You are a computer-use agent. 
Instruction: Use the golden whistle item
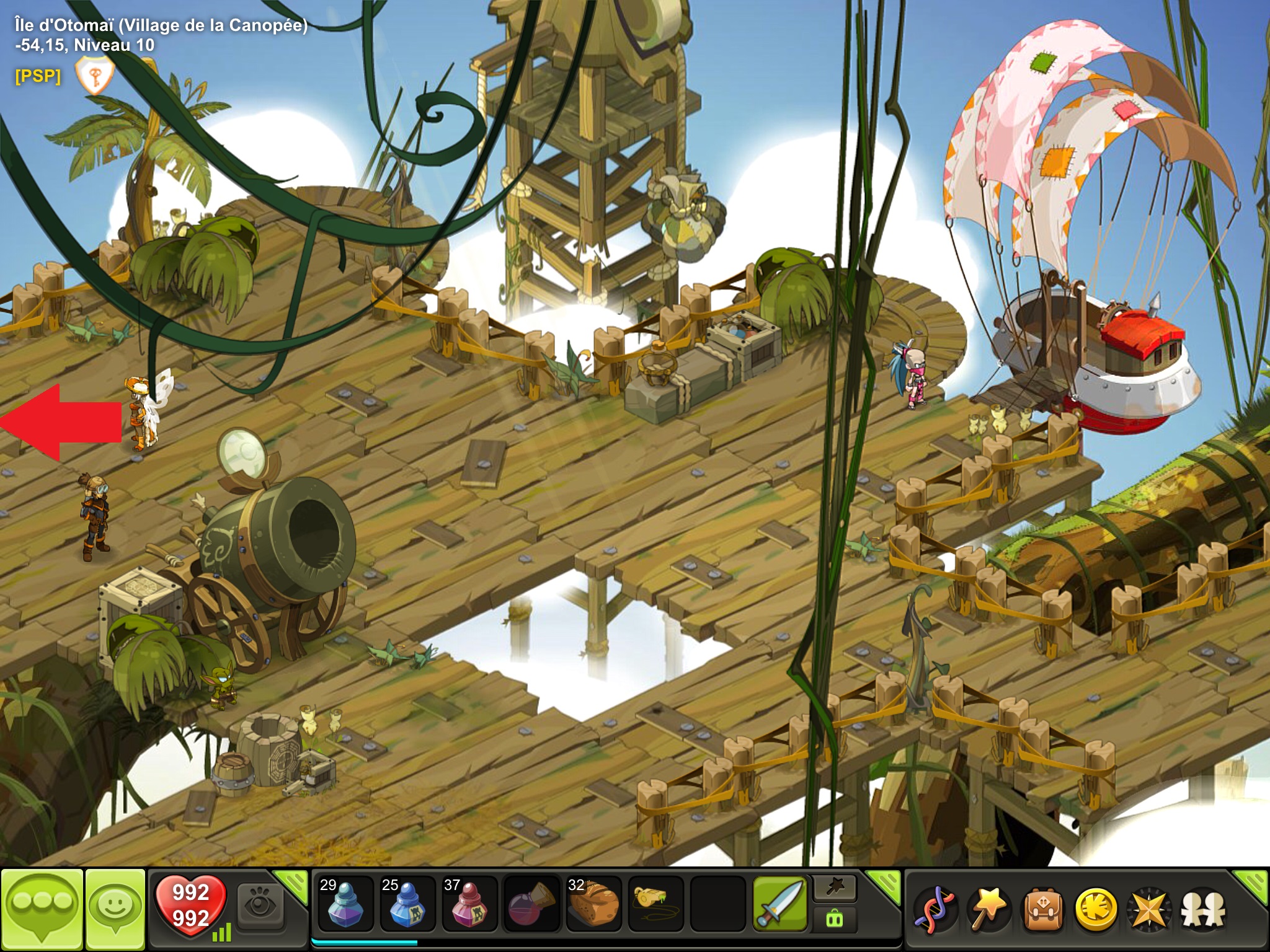(655, 902)
